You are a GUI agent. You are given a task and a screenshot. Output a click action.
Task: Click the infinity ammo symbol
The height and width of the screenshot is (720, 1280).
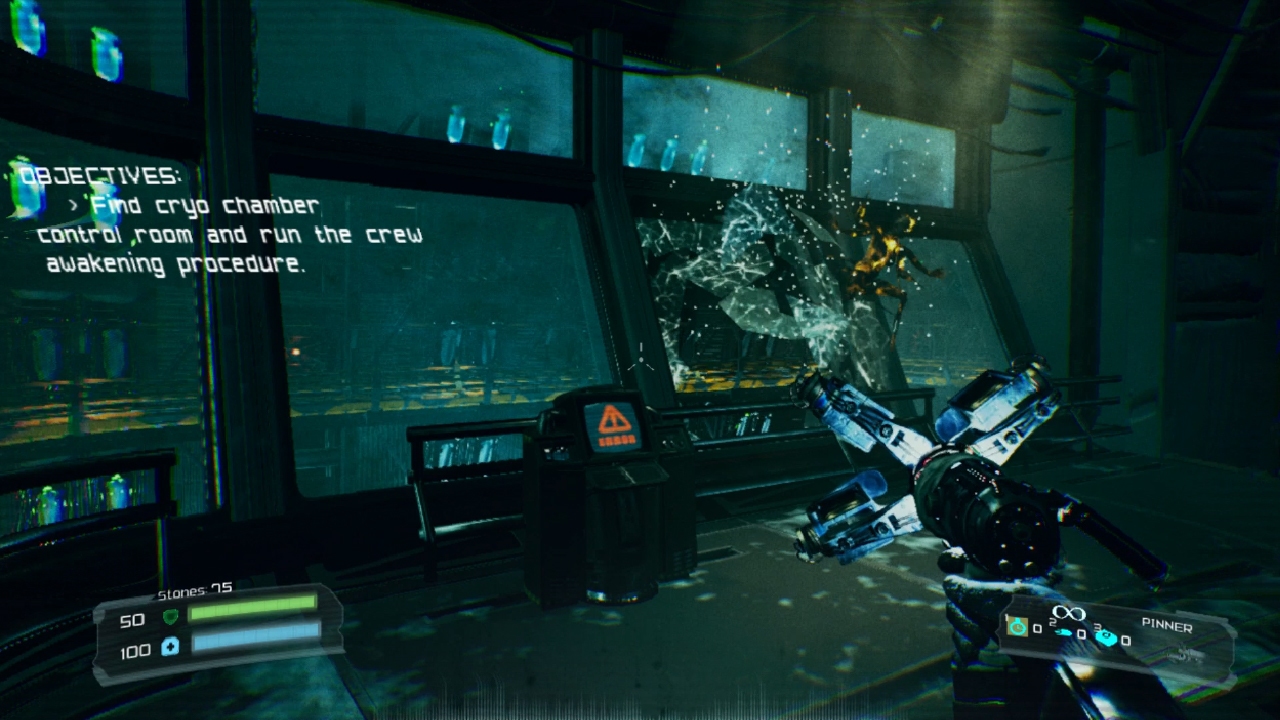pos(1068,612)
